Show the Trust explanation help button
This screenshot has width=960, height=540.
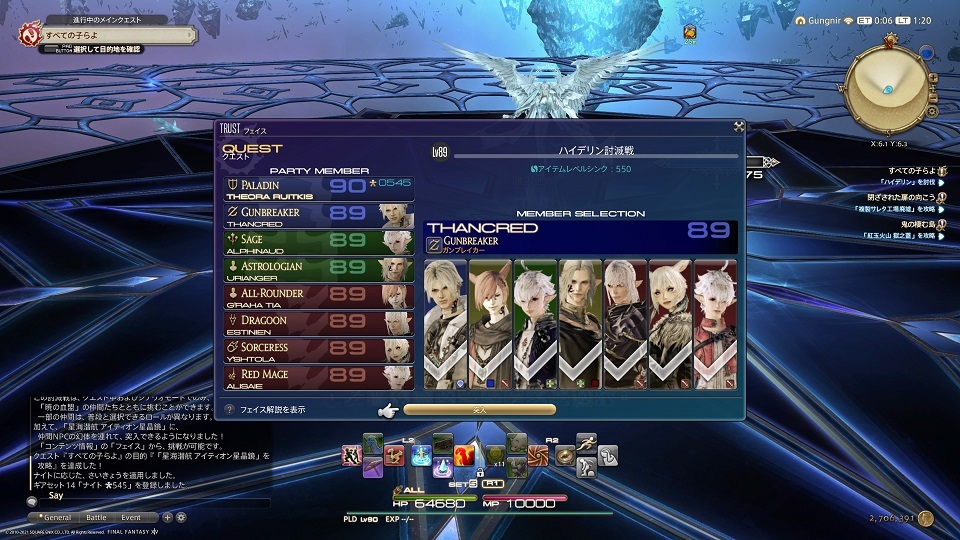(x=230, y=409)
